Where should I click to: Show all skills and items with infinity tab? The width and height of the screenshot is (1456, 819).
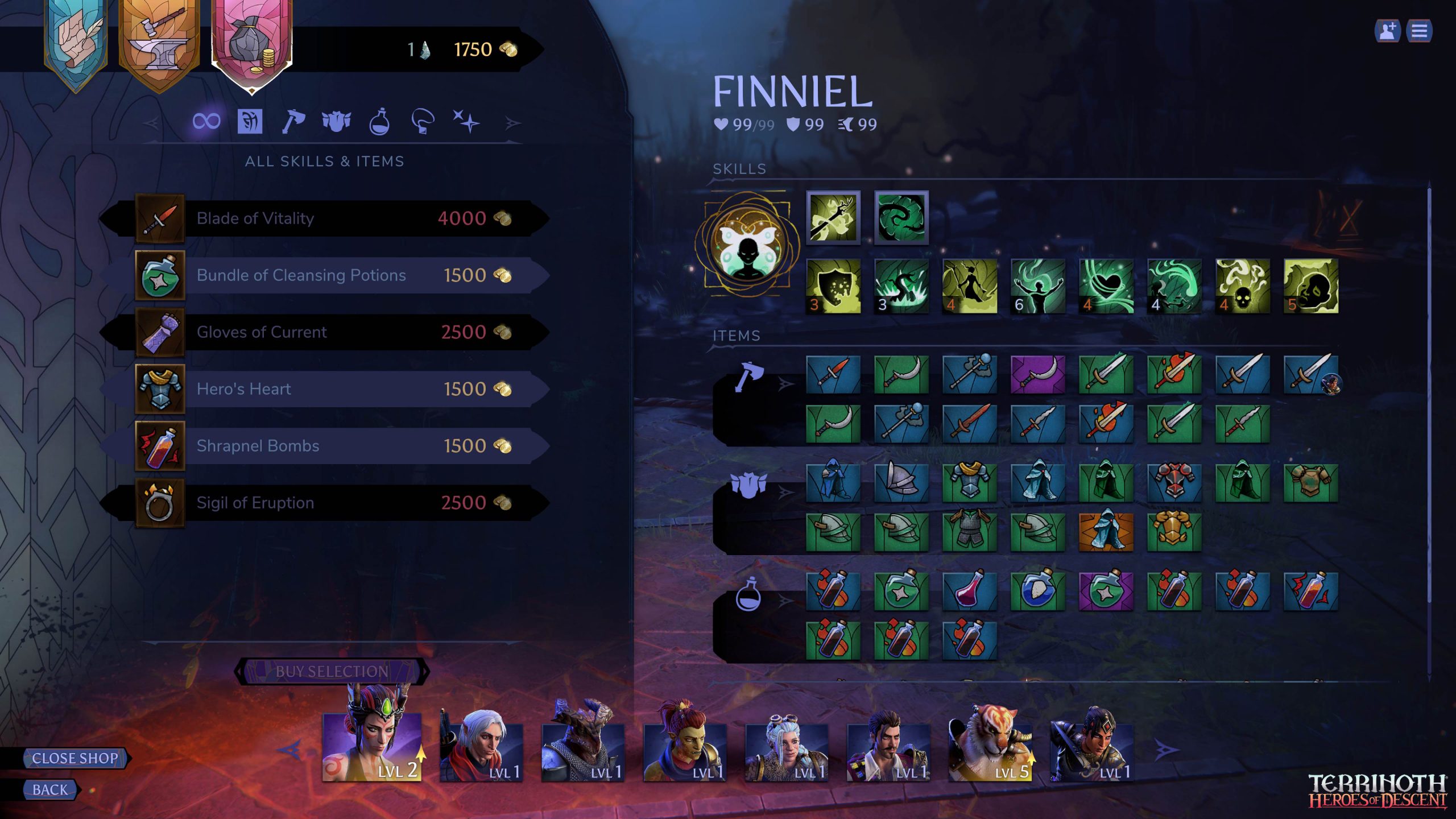[206, 121]
